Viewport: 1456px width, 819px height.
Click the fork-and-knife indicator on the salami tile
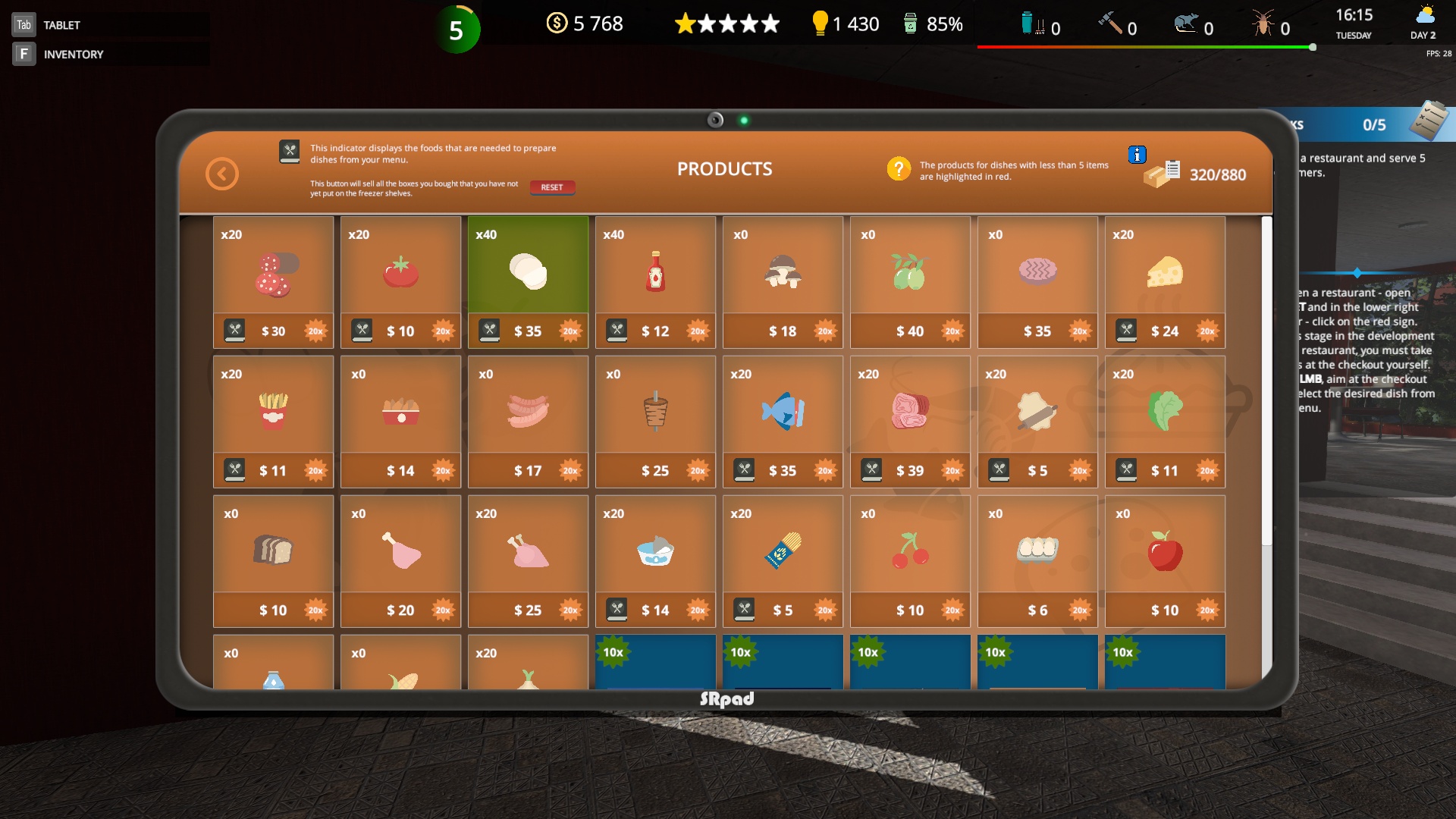pyautogui.click(x=236, y=331)
